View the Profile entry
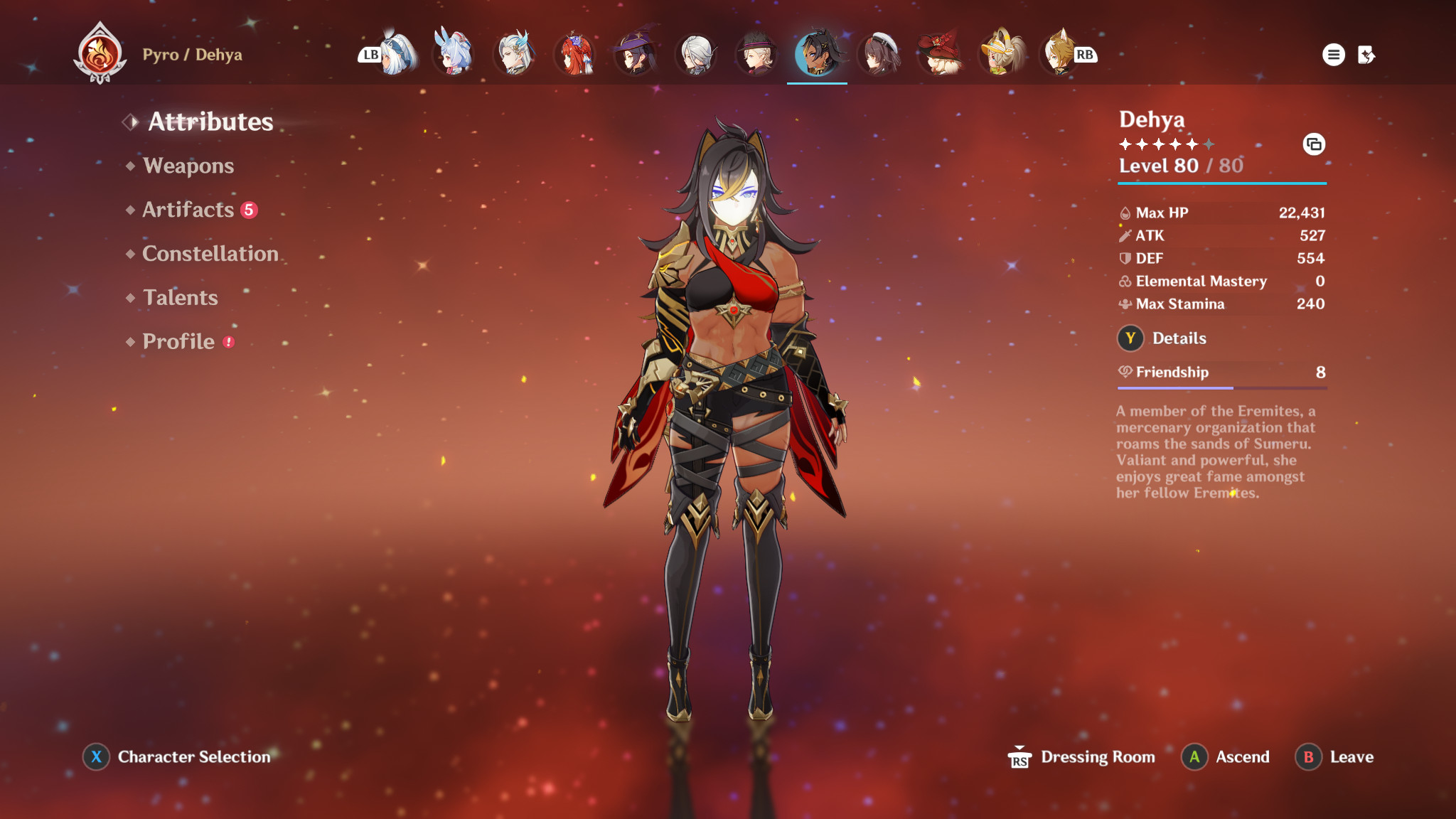The height and width of the screenshot is (819, 1456). pyautogui.click(x=178, y=342)
